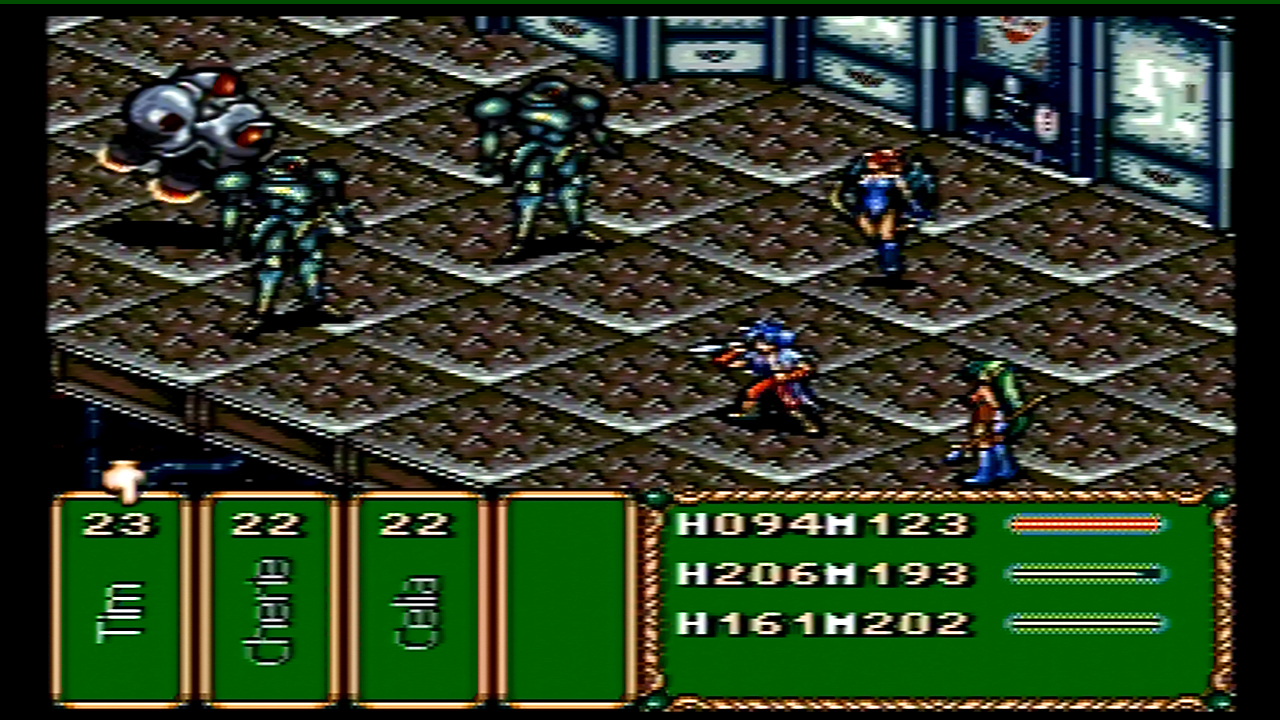Expand Tim's character stat panel
This screenshot has width=1280, height=720.
click(x=120, y=600)
